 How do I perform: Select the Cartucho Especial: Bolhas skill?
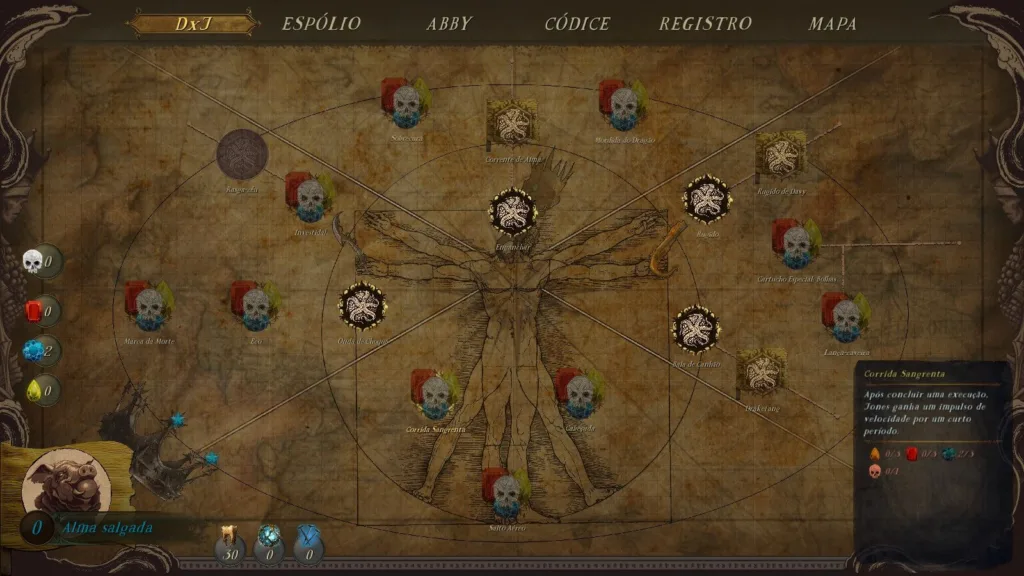[797, 243]
